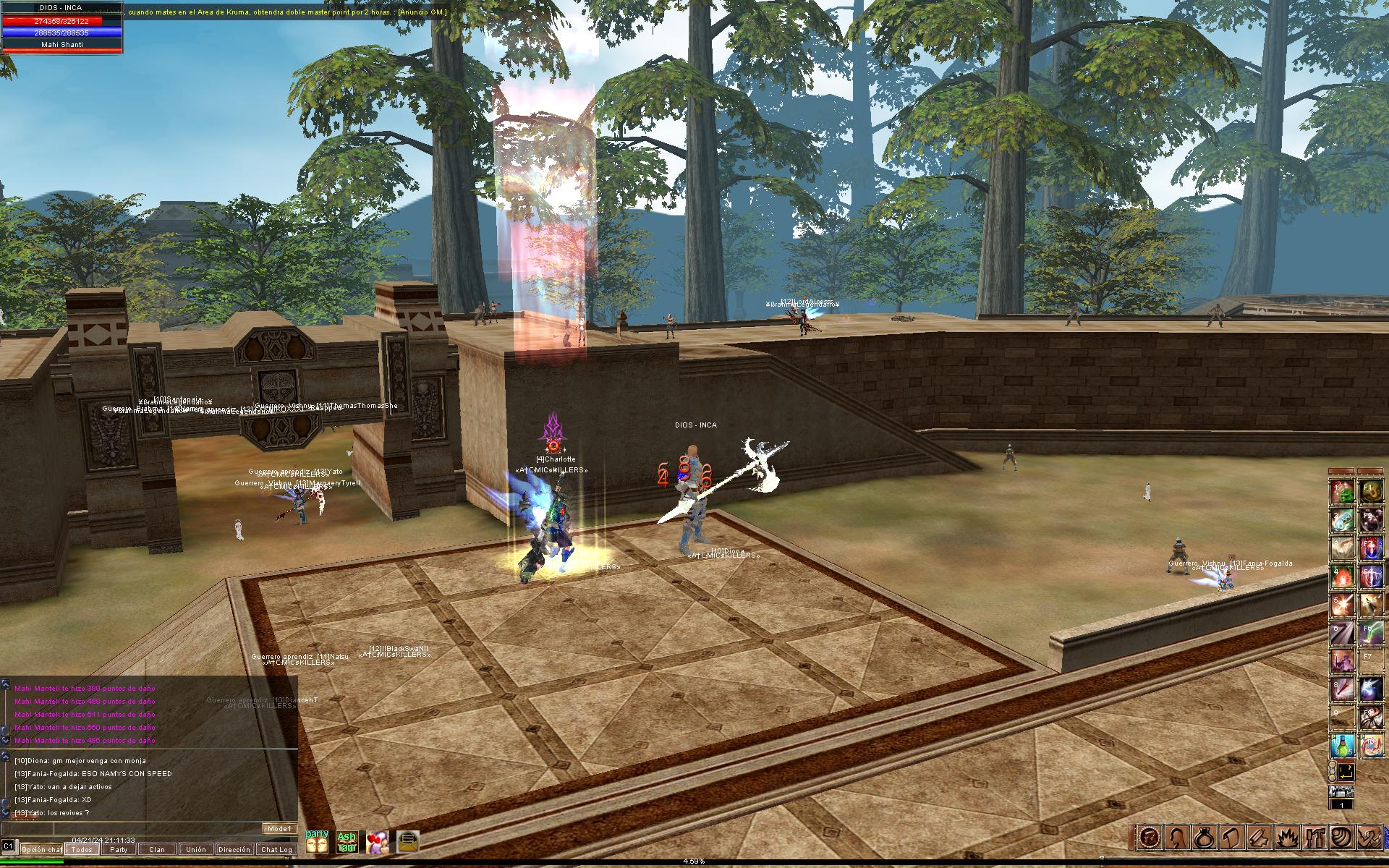
Task: Open the Clan chat tab
Action: click(x=157, y=849)
